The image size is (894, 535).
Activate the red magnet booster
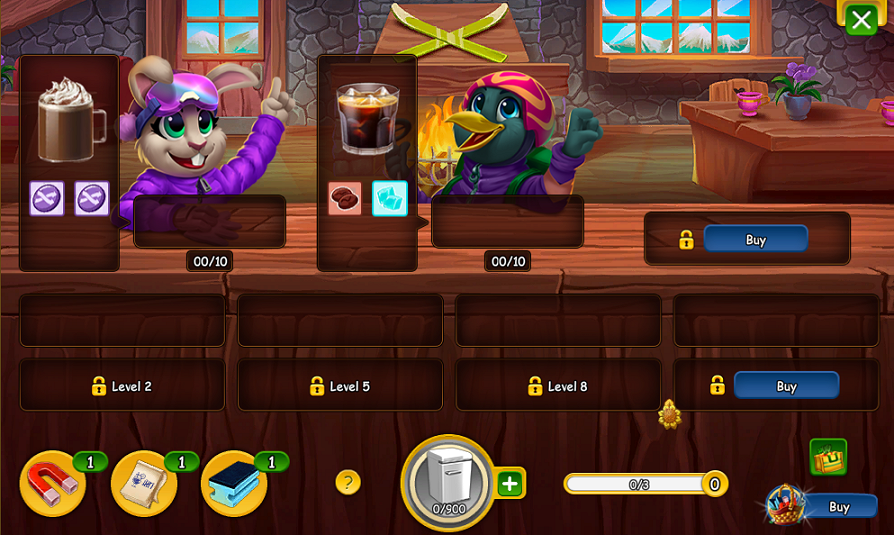[x=52, y=484]
